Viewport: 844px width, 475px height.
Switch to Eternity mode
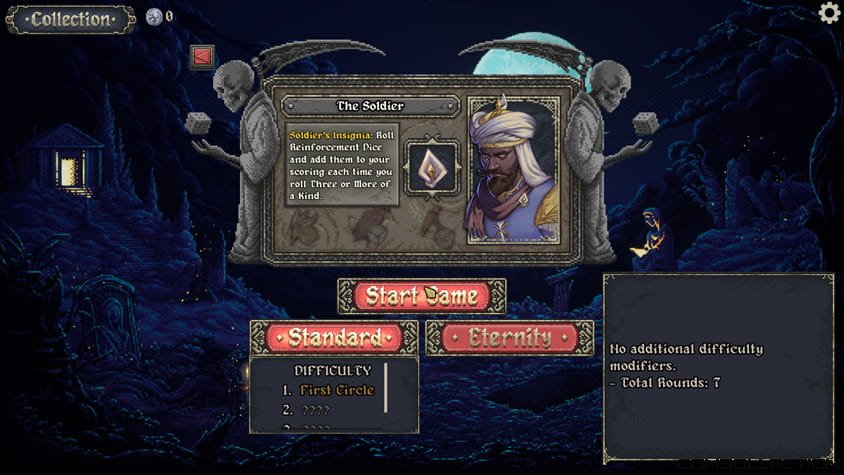[509, 338]
